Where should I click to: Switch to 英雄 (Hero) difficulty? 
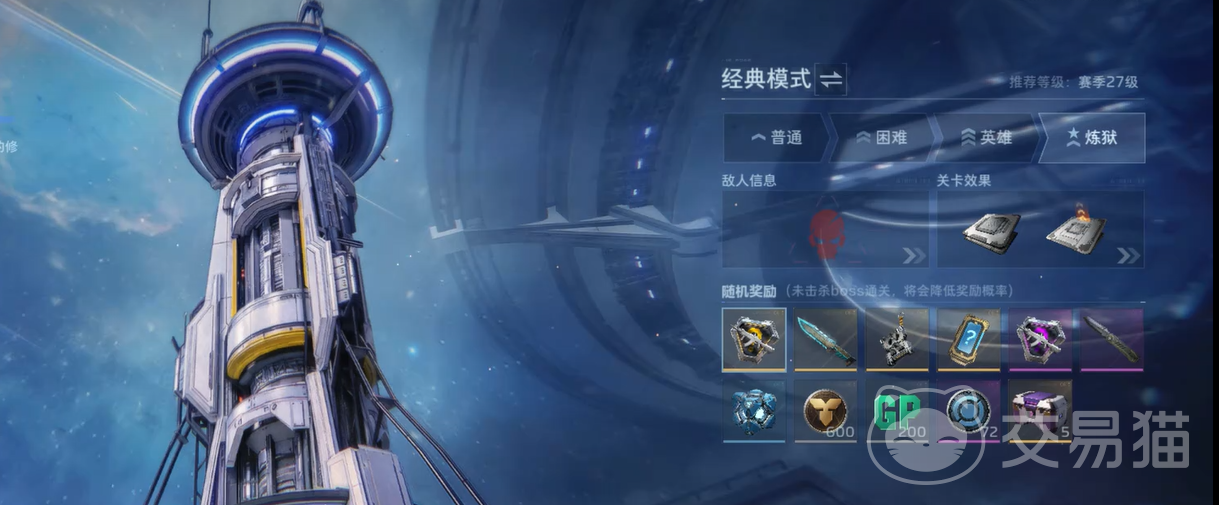pyautogui.click(x=986, y=138)
